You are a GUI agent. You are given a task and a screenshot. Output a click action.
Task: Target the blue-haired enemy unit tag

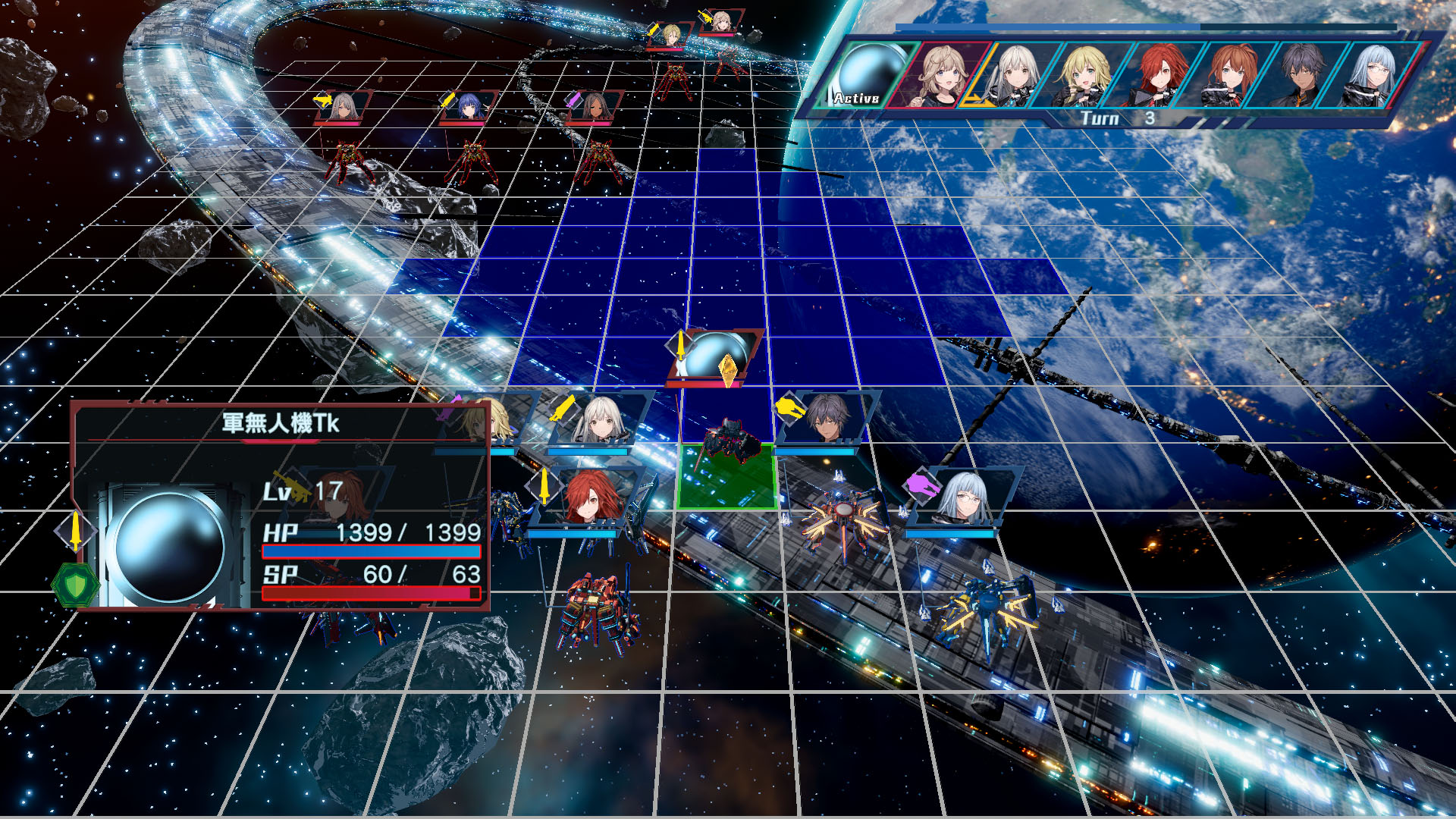click(466, 107)
